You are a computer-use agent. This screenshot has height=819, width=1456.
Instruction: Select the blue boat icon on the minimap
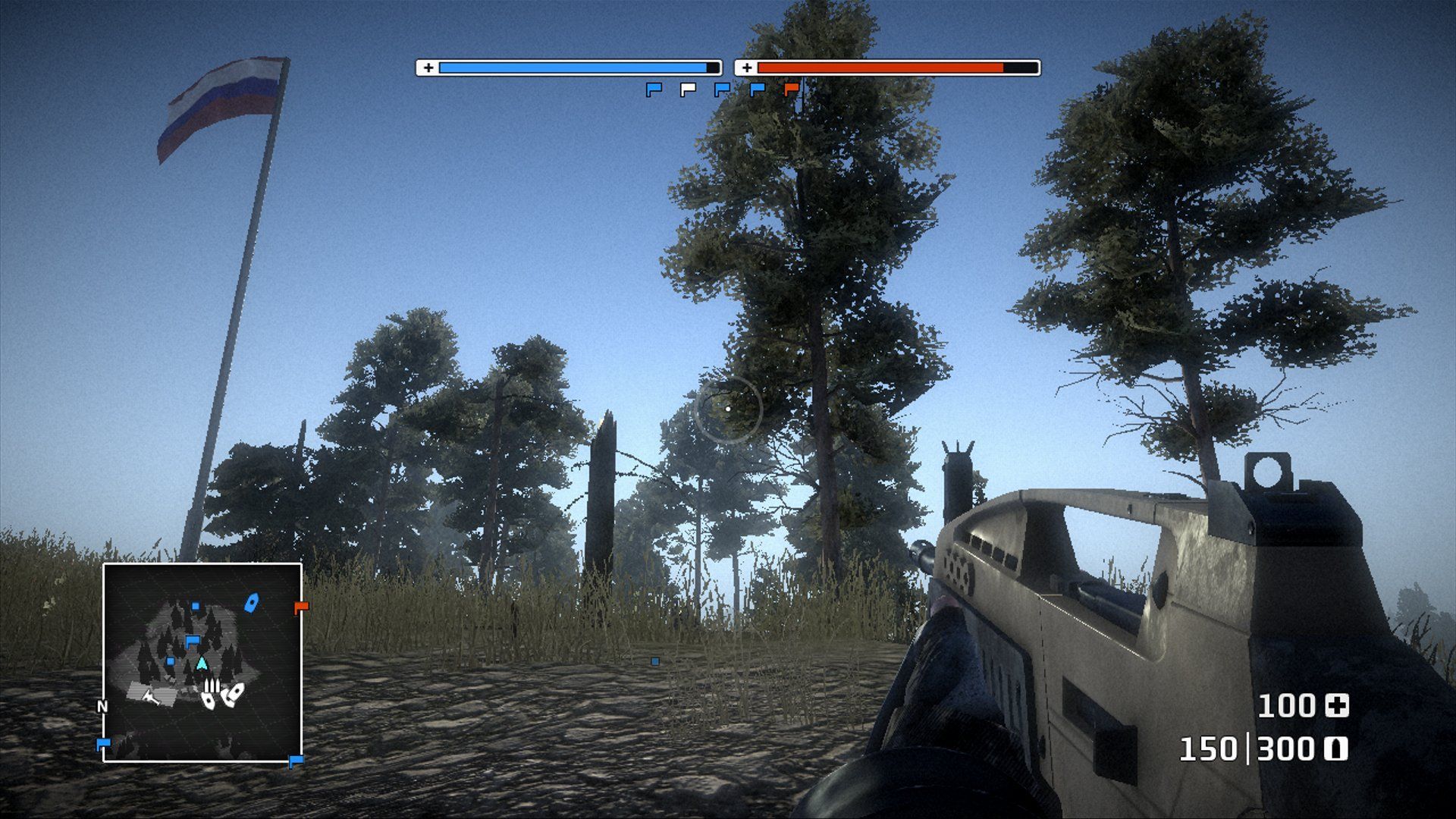251,603
